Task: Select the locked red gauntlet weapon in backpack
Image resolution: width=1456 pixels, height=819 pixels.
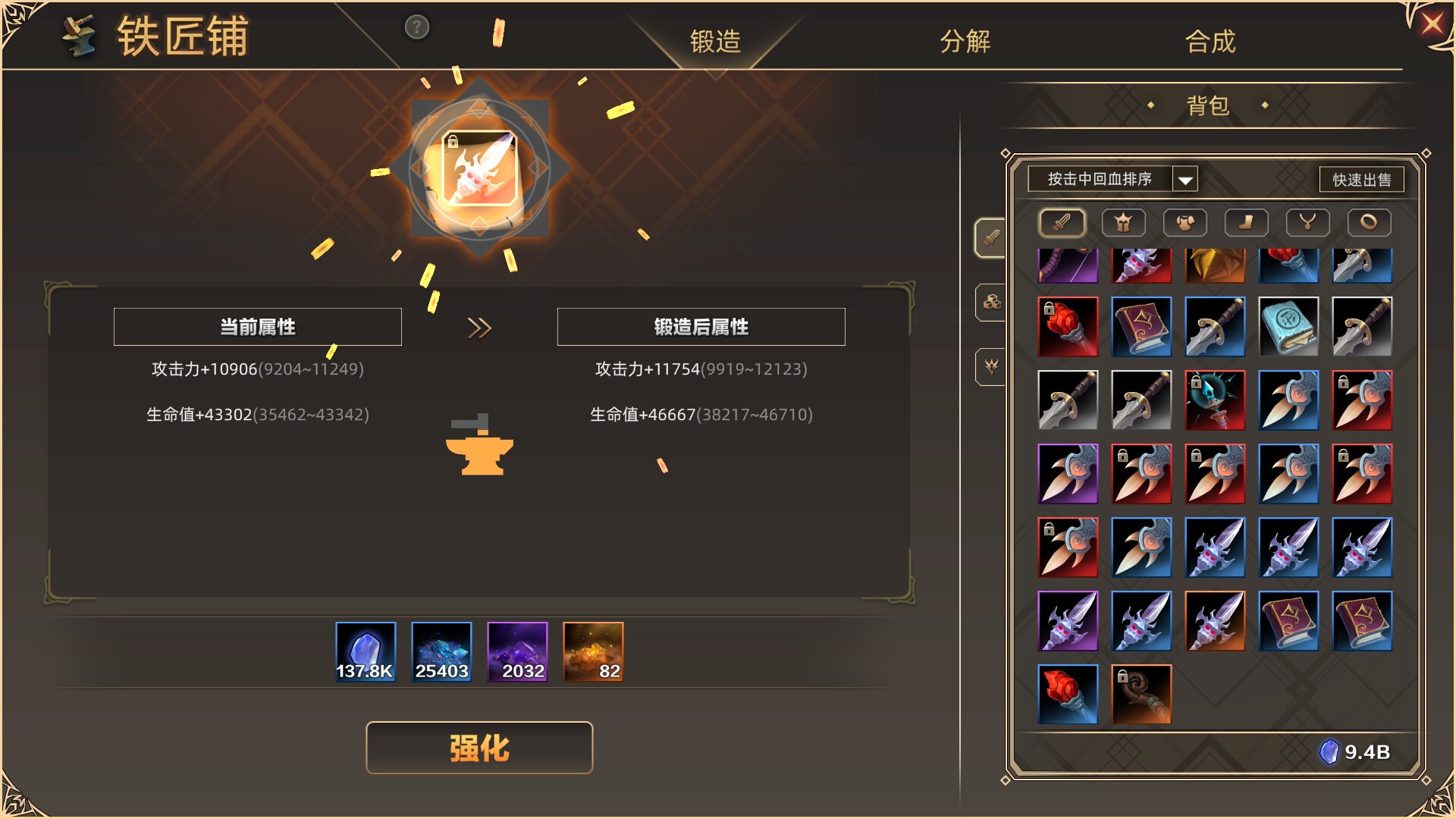Action: point(1068,327)
